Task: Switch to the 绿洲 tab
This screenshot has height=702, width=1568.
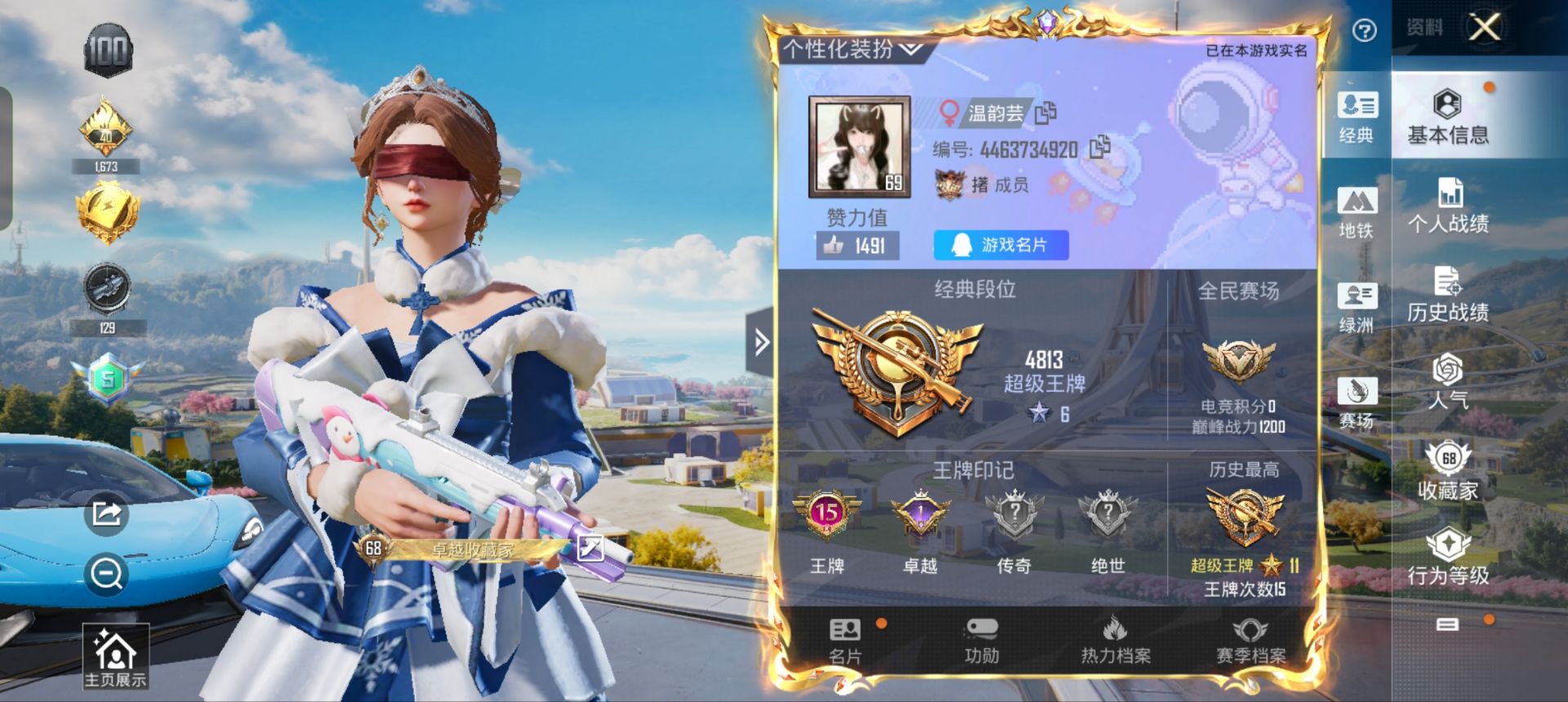Action: 1356,309
